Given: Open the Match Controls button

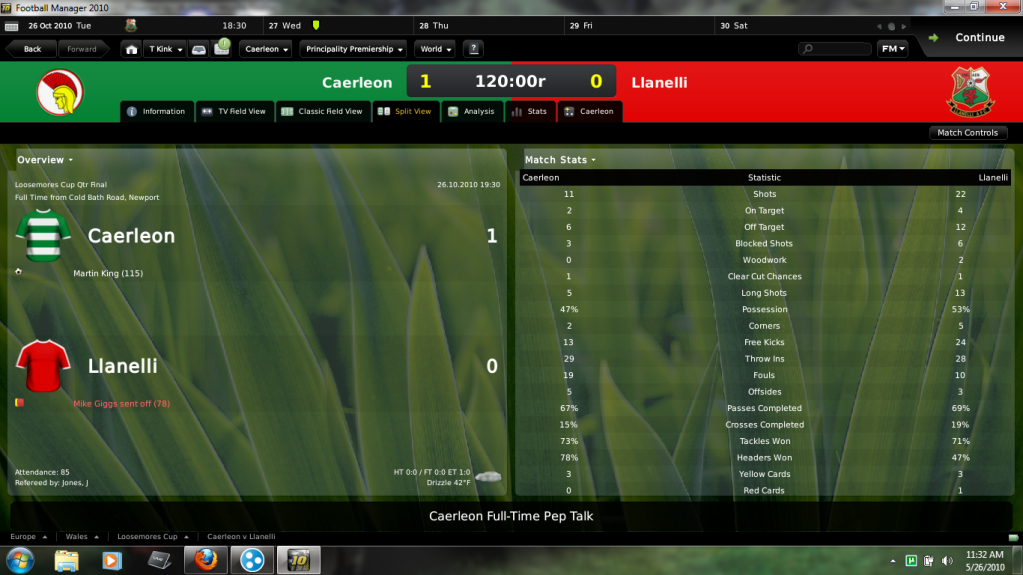Looking at the screenshot, I should click(966, 133).
